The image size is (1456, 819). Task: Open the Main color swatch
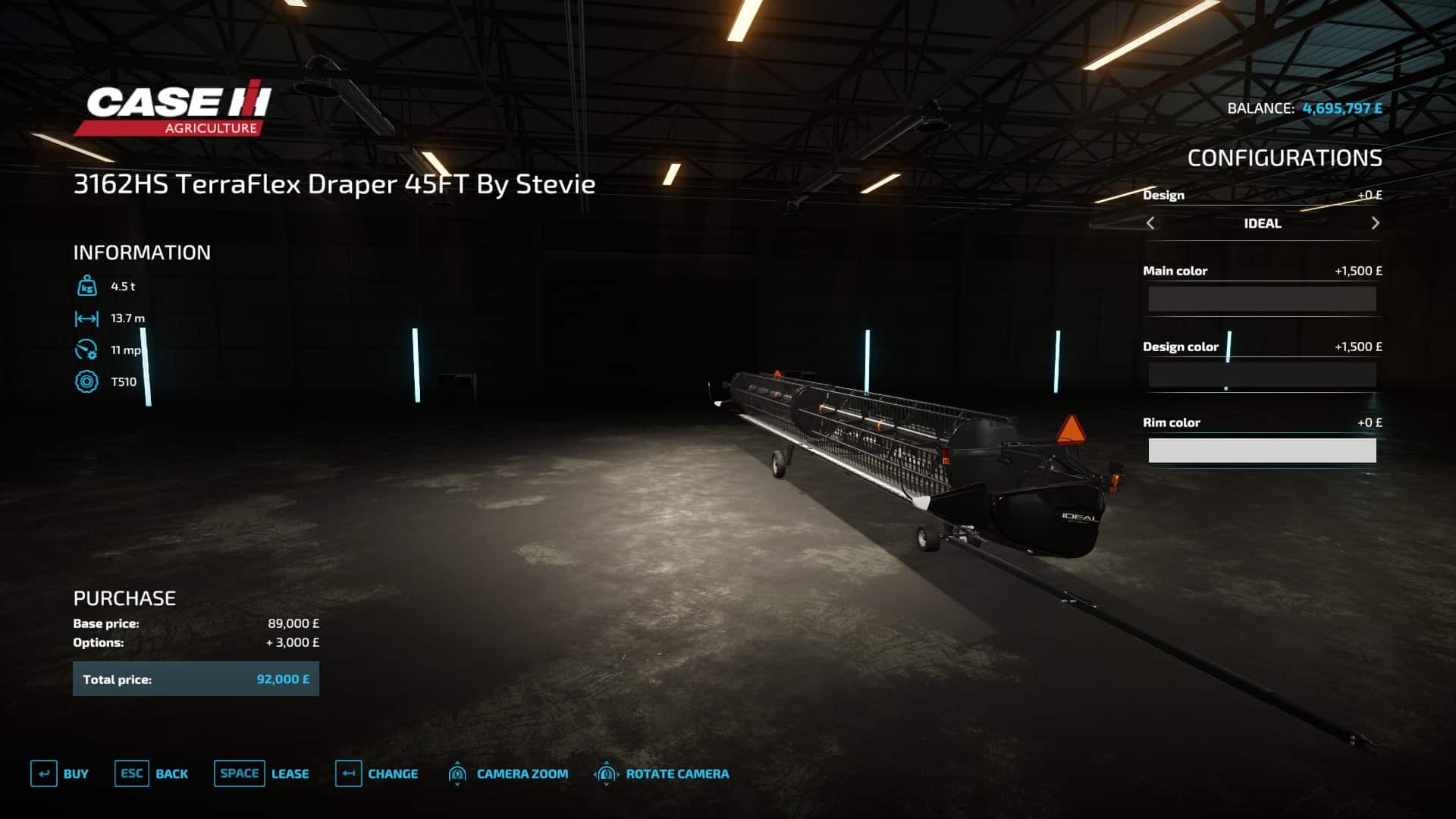(1262, 299)
